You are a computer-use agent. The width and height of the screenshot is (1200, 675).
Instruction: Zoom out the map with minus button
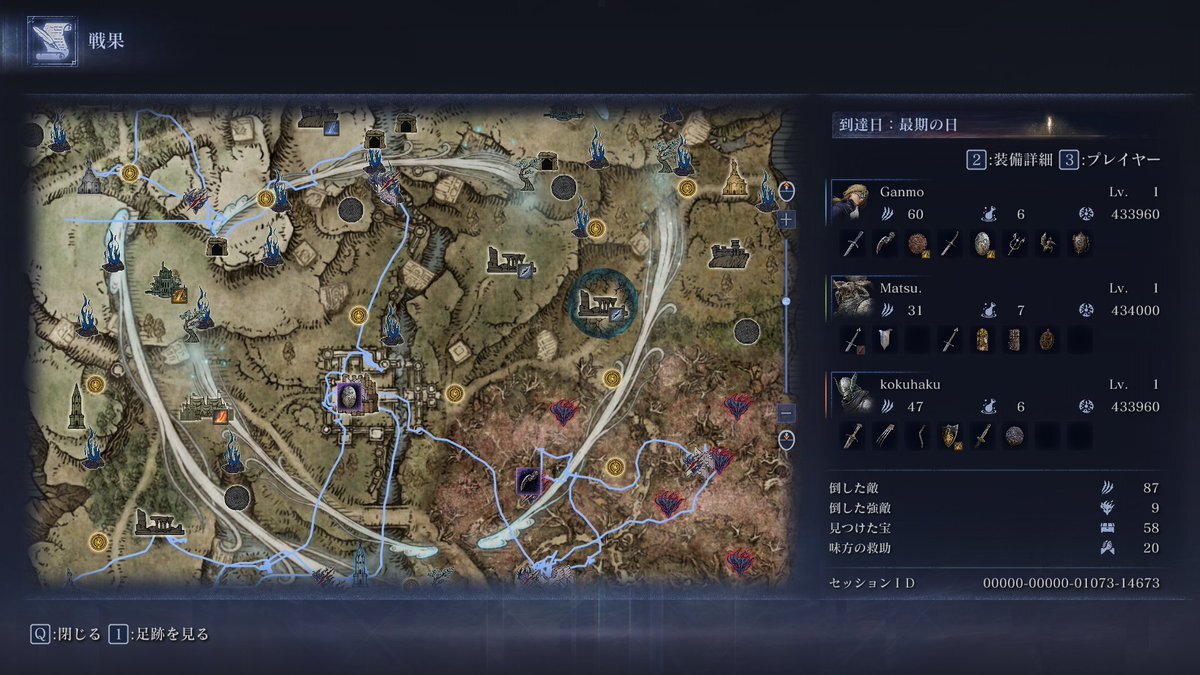click(x=787, y=412)
